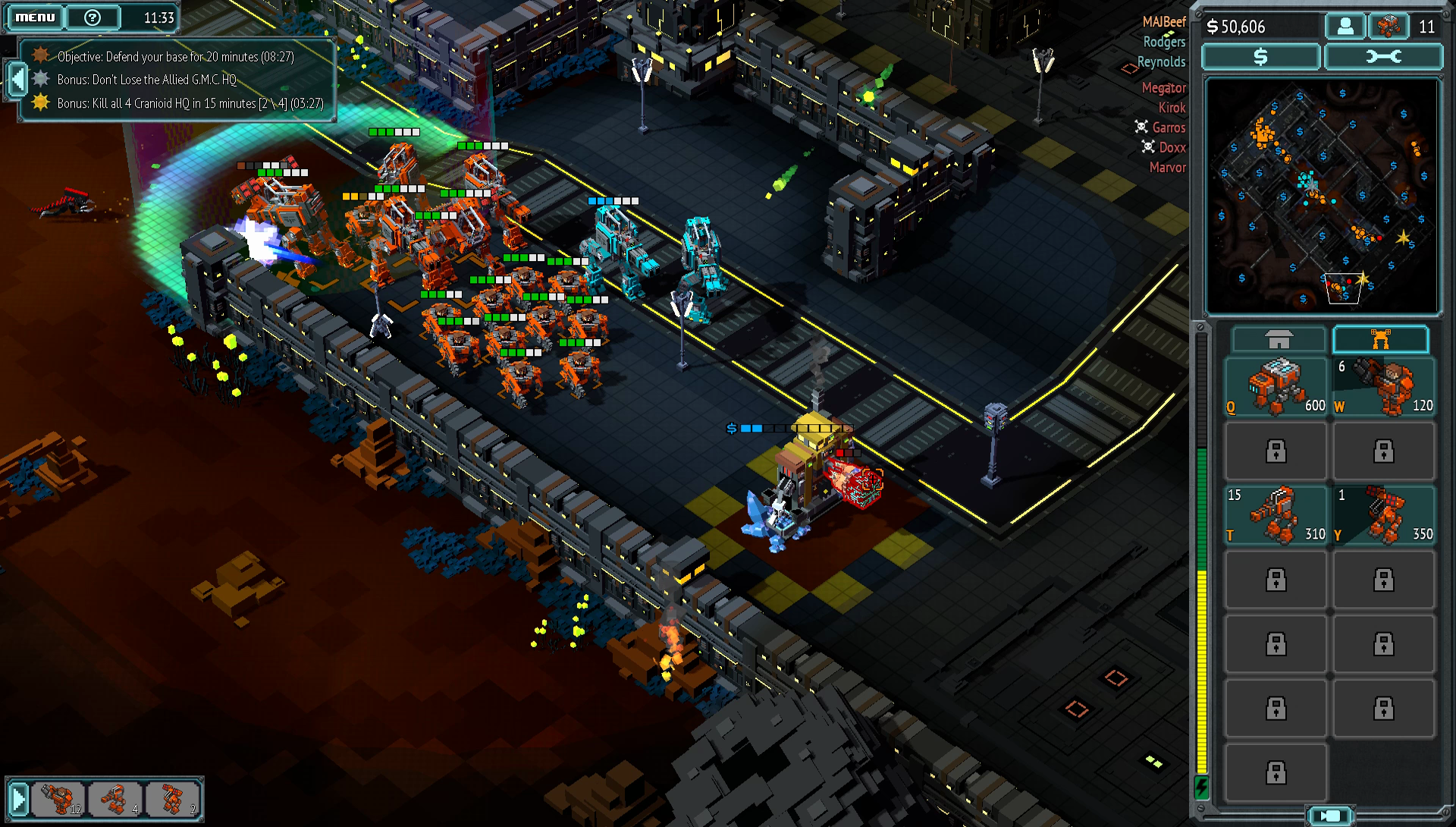The height and width of the screenshot is (827, 1456).
Task: Click the player silhouette button
Action: click(x=1345, y=27)
